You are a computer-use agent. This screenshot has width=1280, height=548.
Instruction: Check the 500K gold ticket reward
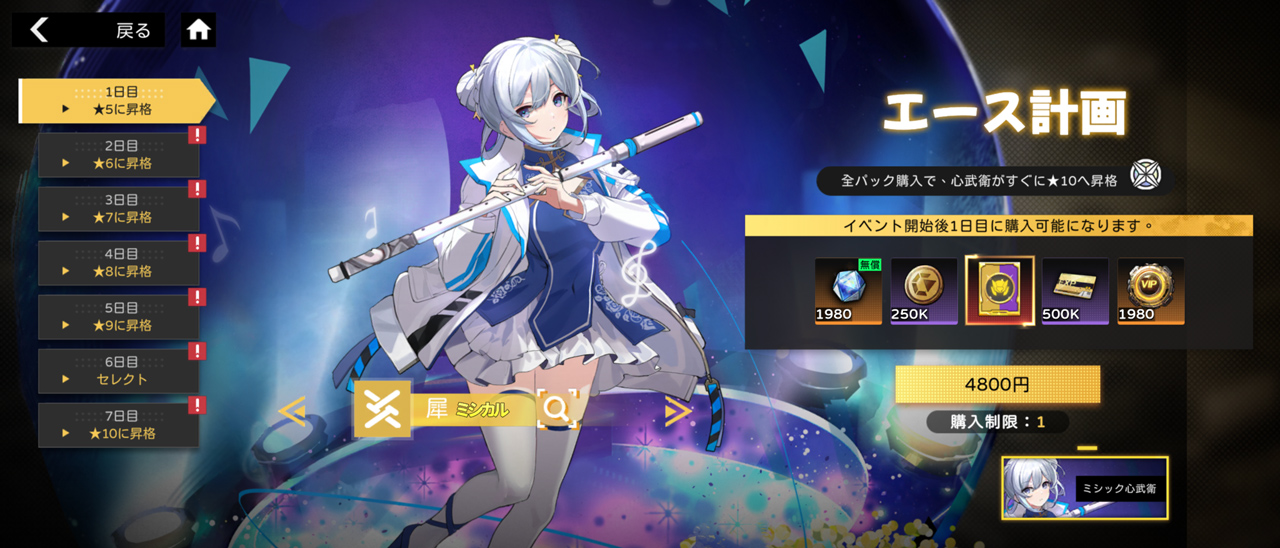(x=1075, y=291)
